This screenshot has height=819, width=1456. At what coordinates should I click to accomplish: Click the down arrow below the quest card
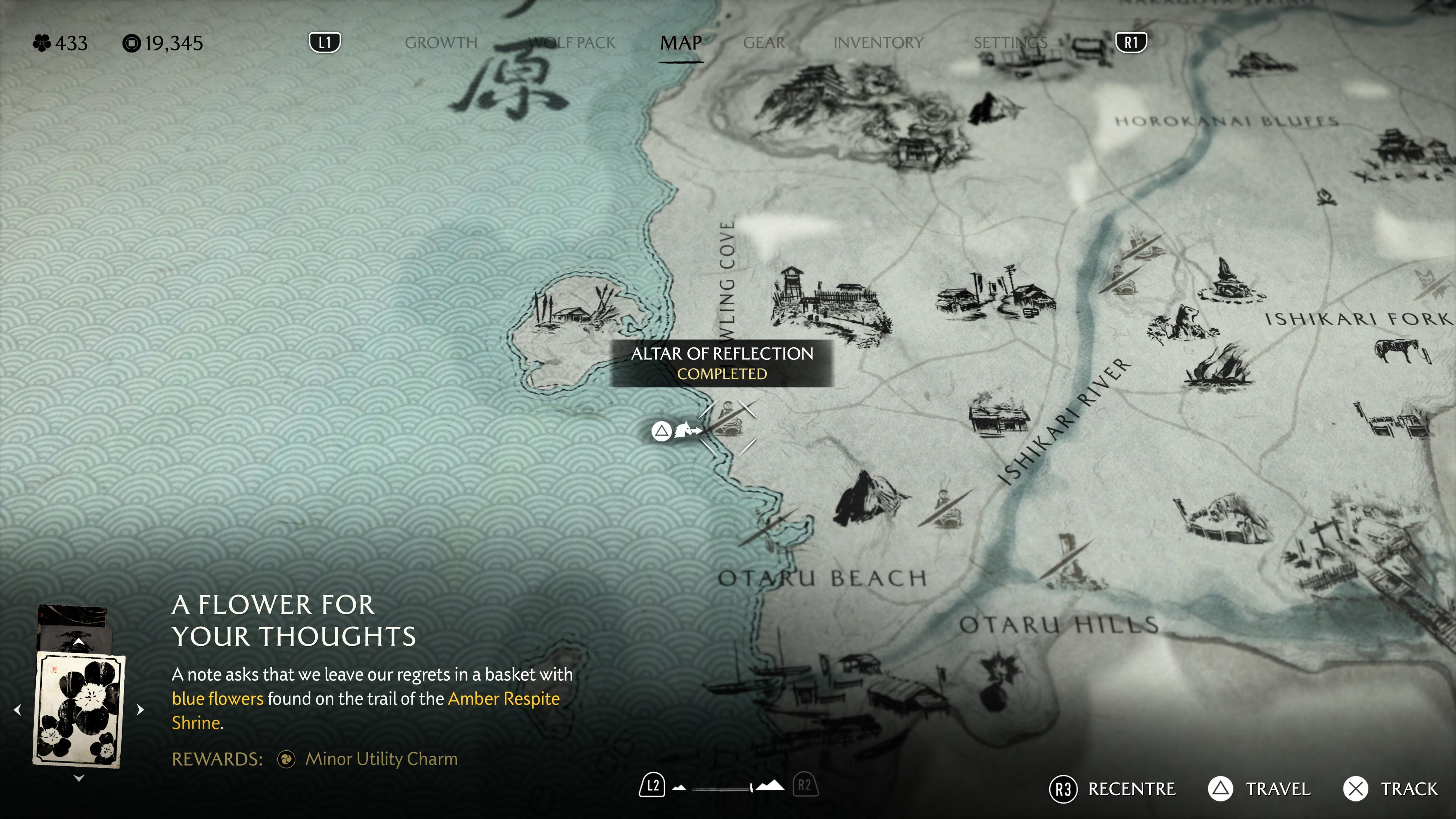click(78, 778)
